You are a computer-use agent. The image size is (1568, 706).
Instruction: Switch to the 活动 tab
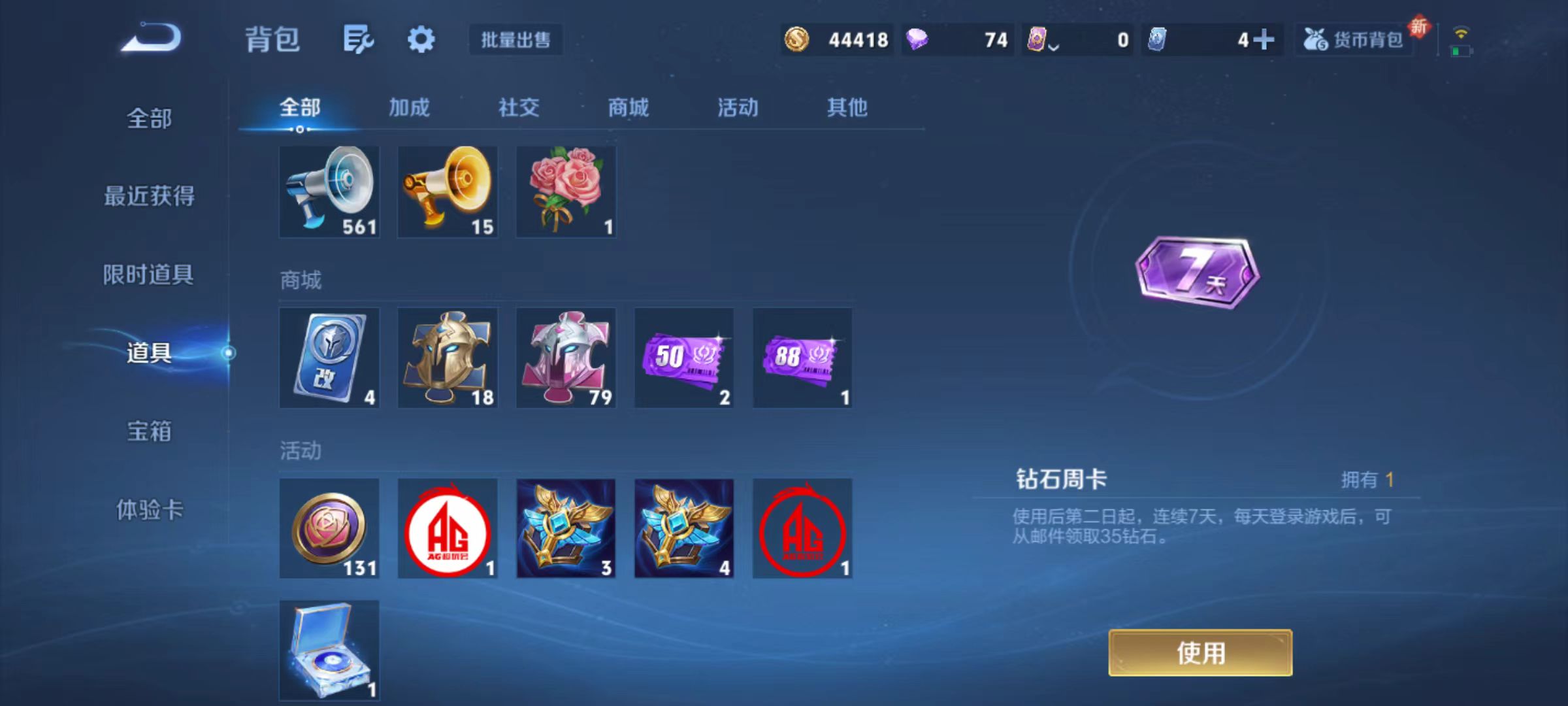pos(737,108)
